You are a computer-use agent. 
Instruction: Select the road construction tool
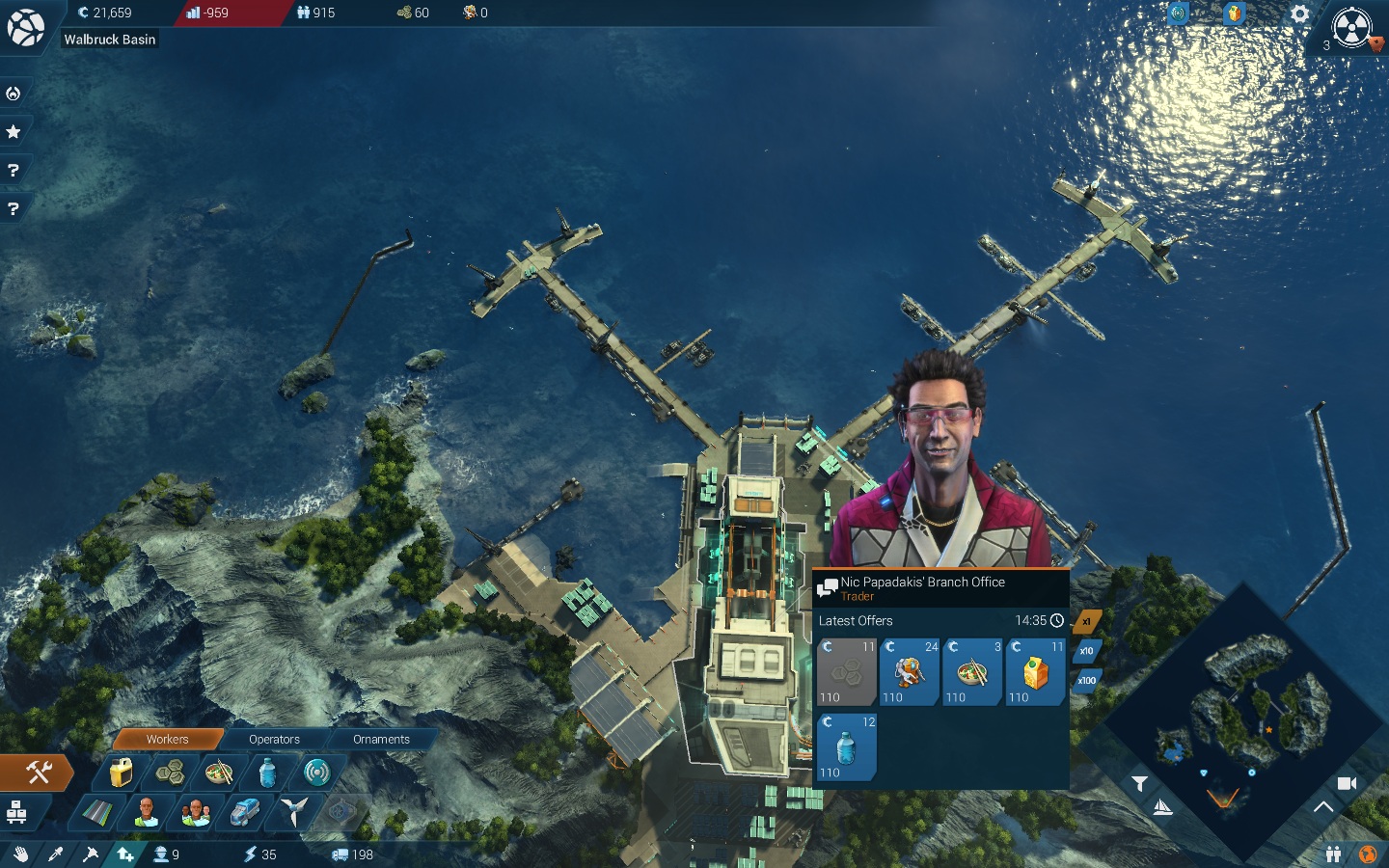point(96,812)
